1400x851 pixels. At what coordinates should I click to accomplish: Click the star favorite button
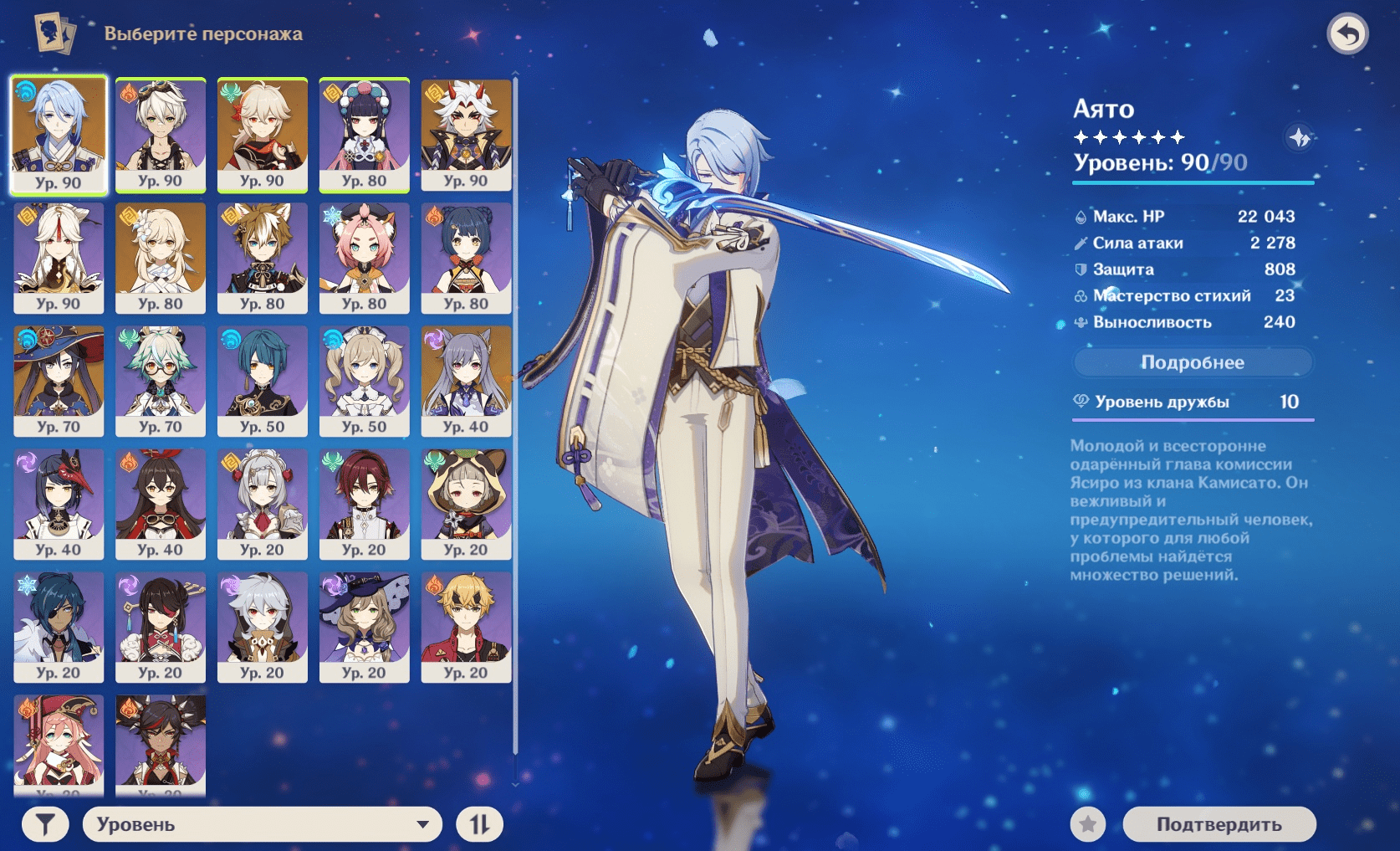[1088, 824]
